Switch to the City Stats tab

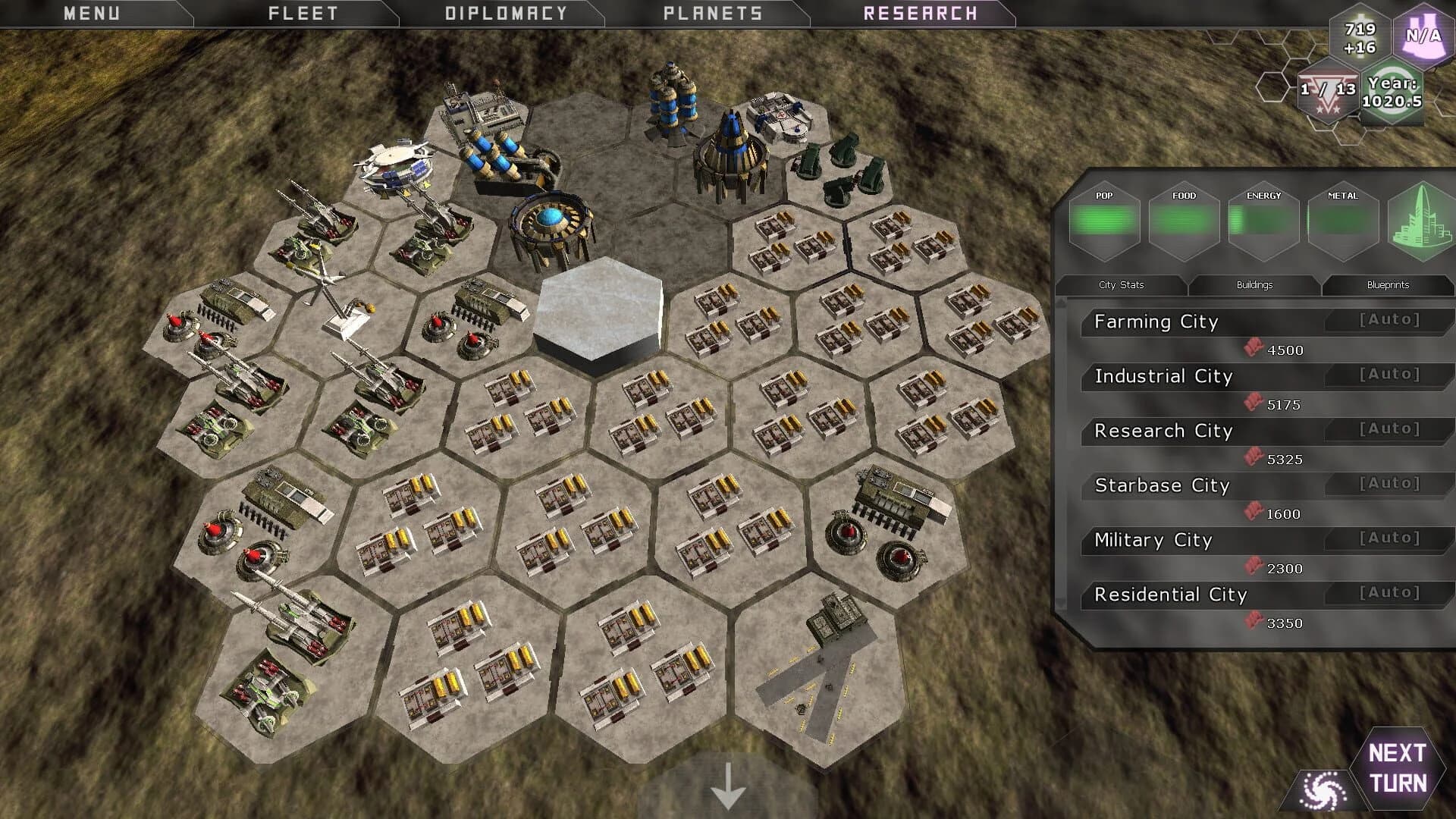pyautogui.click(x=1121, y=285)
